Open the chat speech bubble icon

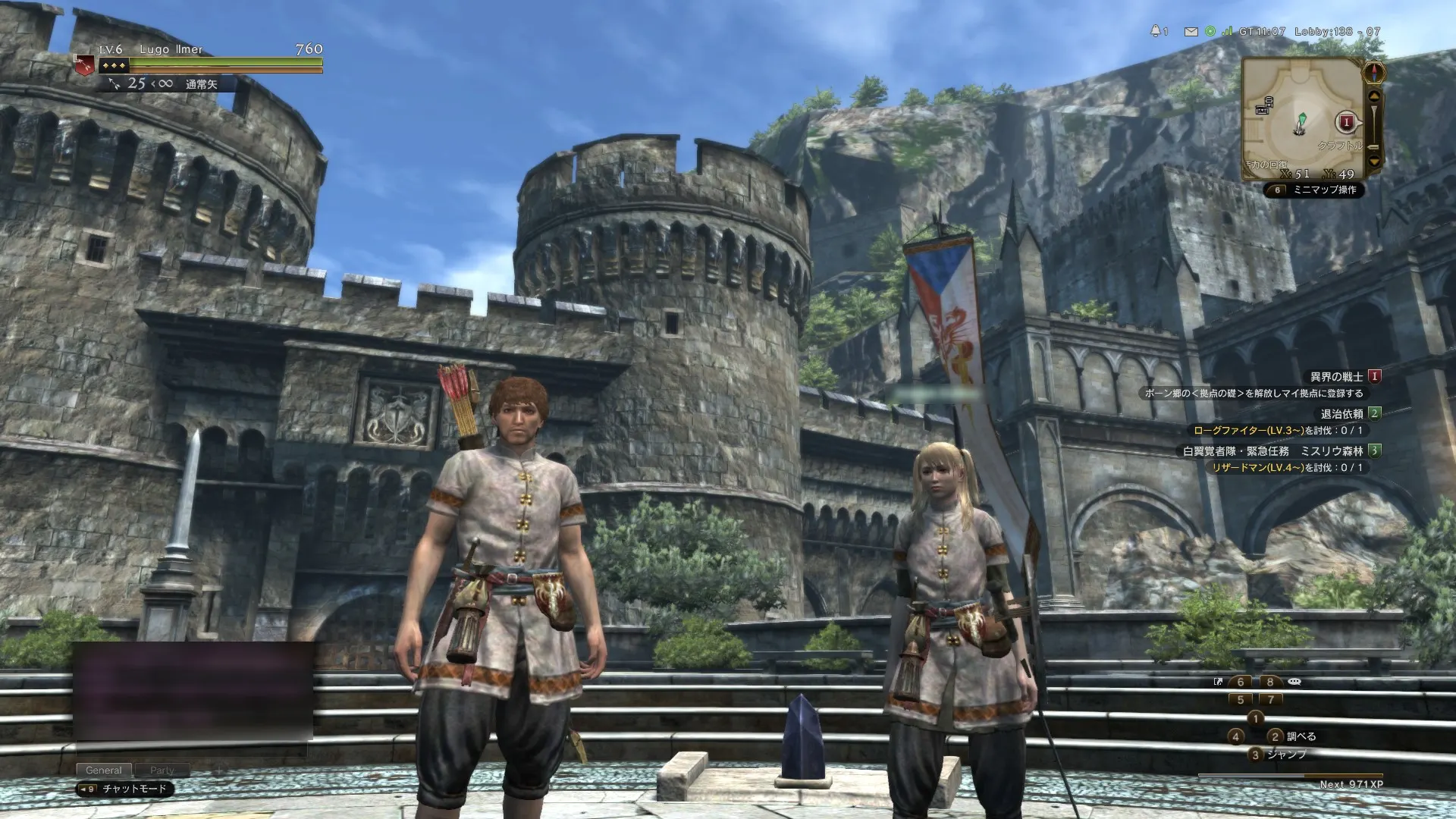(x=1294, y=682)
